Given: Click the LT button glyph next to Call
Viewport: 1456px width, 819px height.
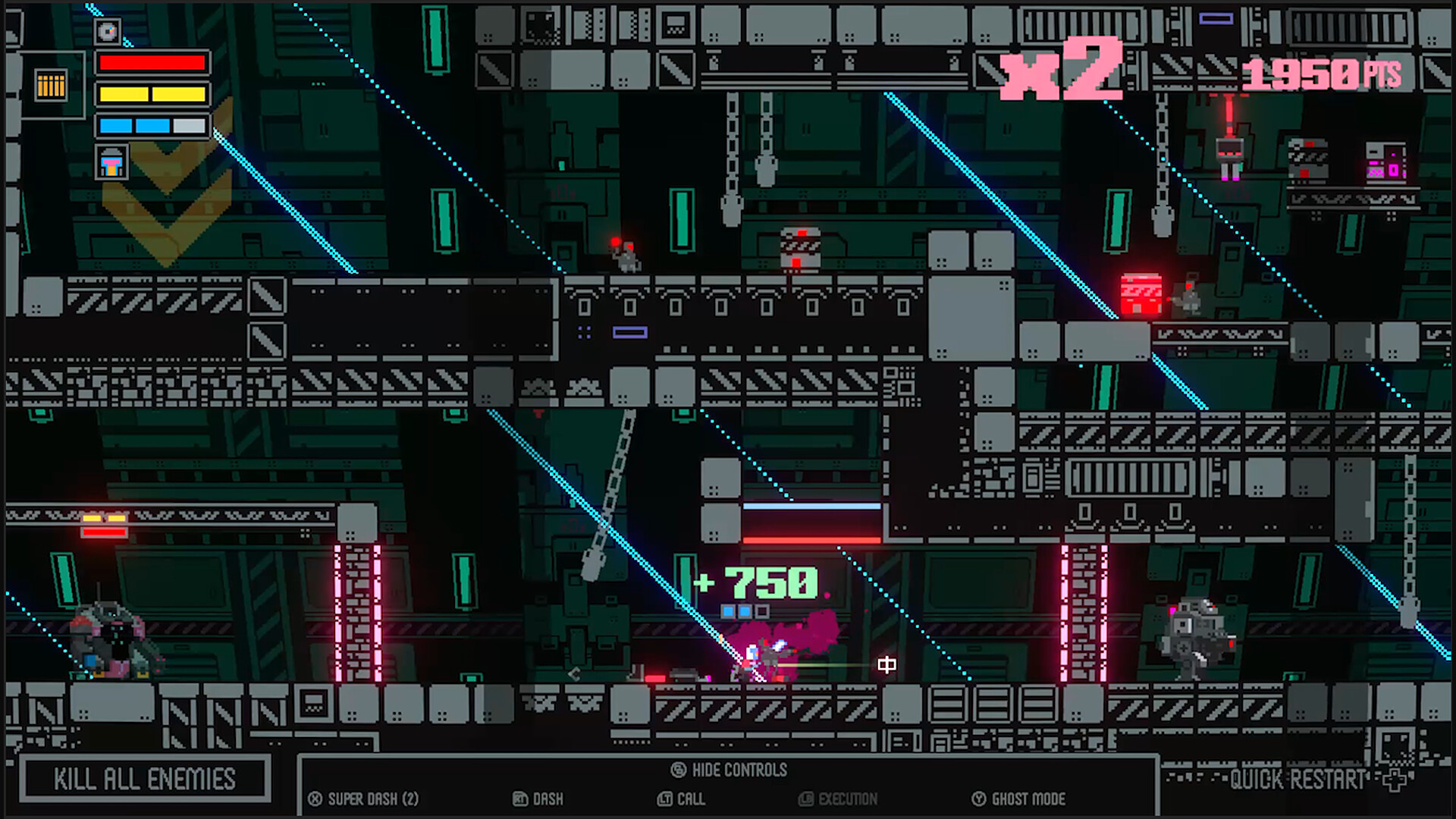Looking at the screenshot, I should (x=664, y=799).
